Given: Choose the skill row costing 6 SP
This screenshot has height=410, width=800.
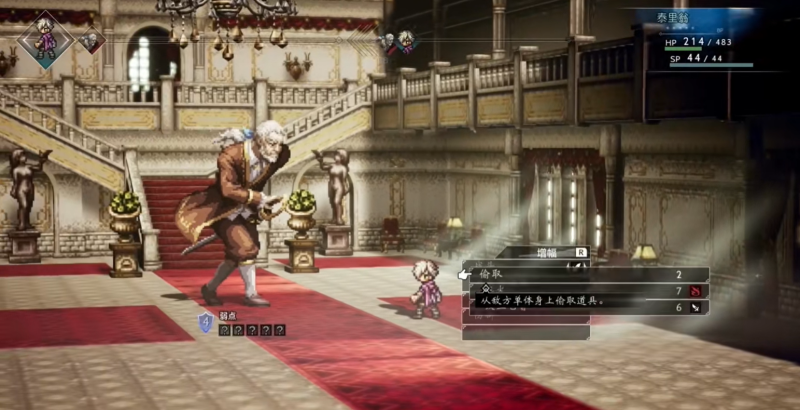Looking at the screenshot, I should [x=585, y=308].
